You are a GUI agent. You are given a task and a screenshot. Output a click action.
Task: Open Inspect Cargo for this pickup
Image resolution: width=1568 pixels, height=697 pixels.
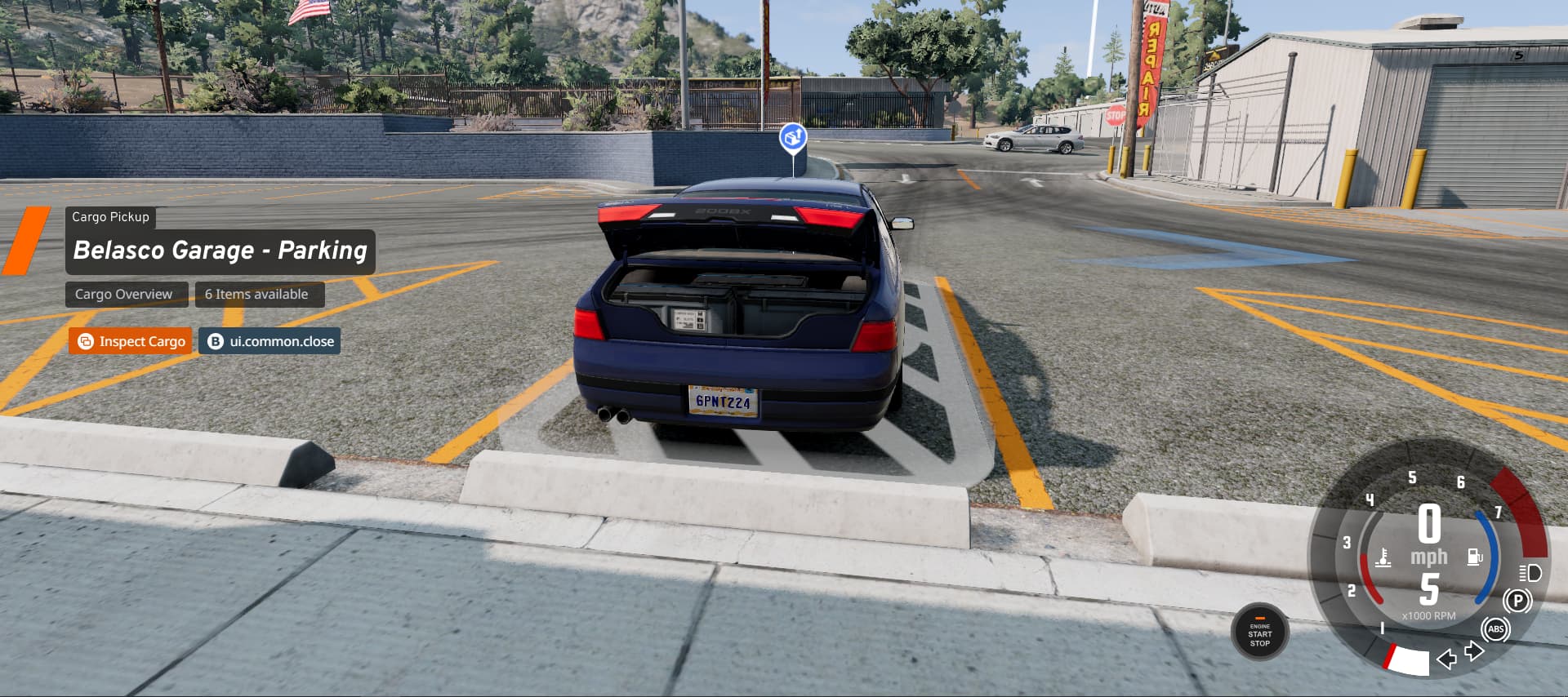pos(131,341)
